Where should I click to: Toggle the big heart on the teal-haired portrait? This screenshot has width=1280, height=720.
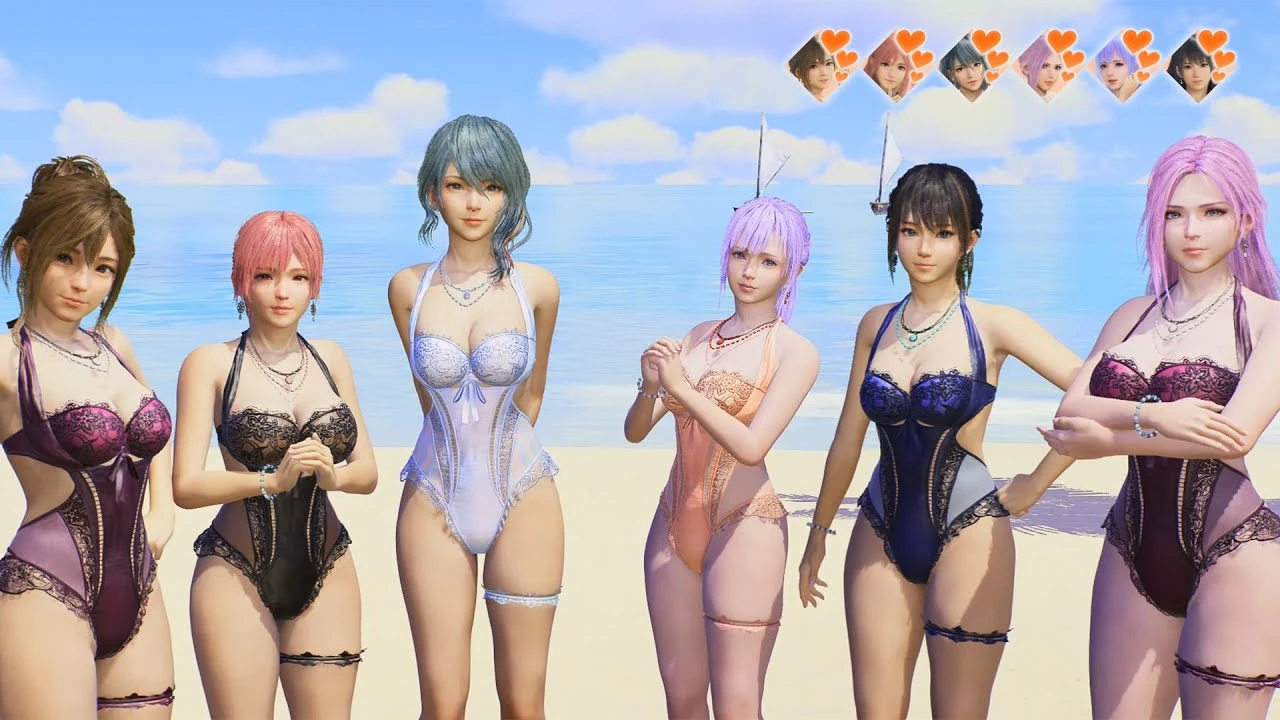coord(985,40)
